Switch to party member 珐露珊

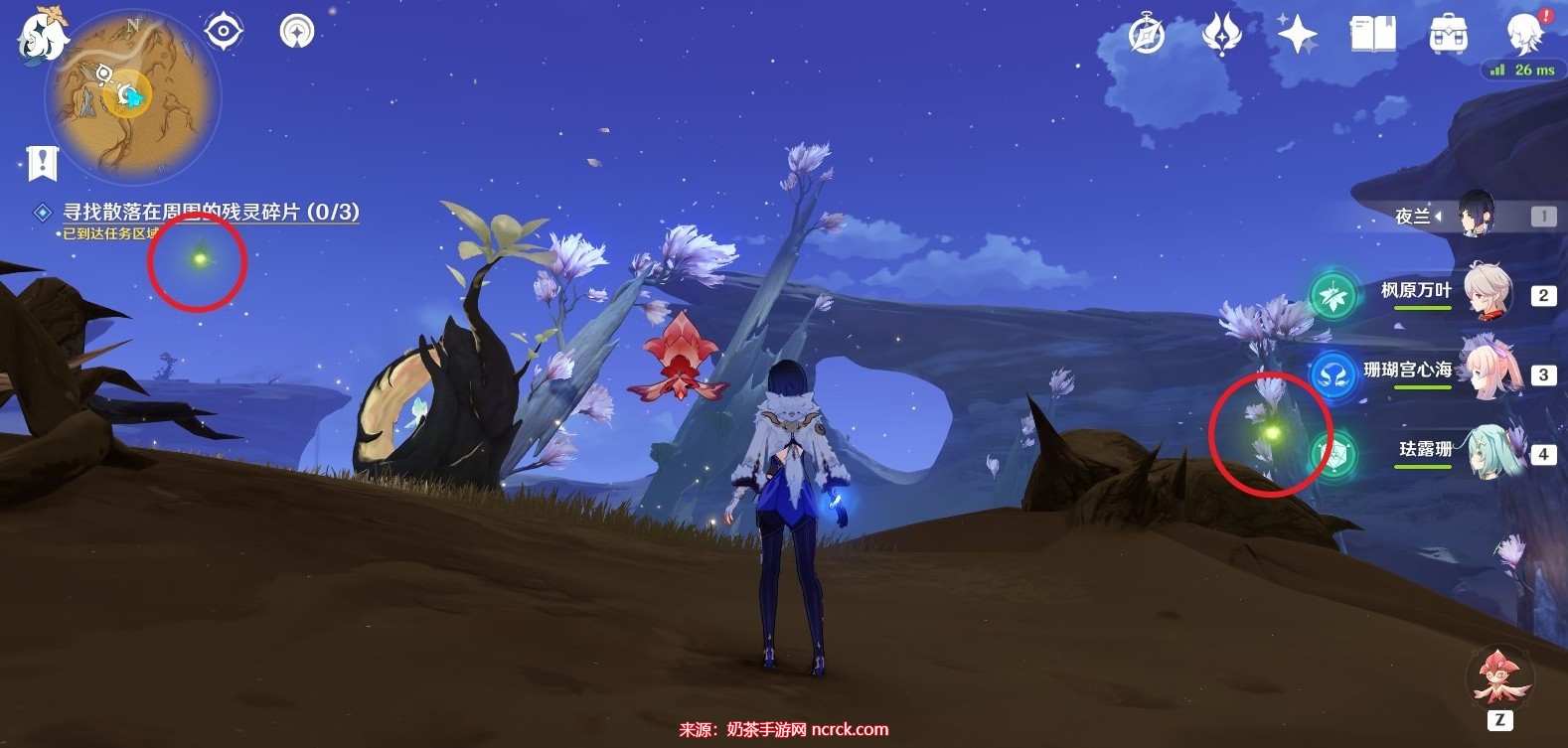pyautogui.click(x=1487, y=451)
